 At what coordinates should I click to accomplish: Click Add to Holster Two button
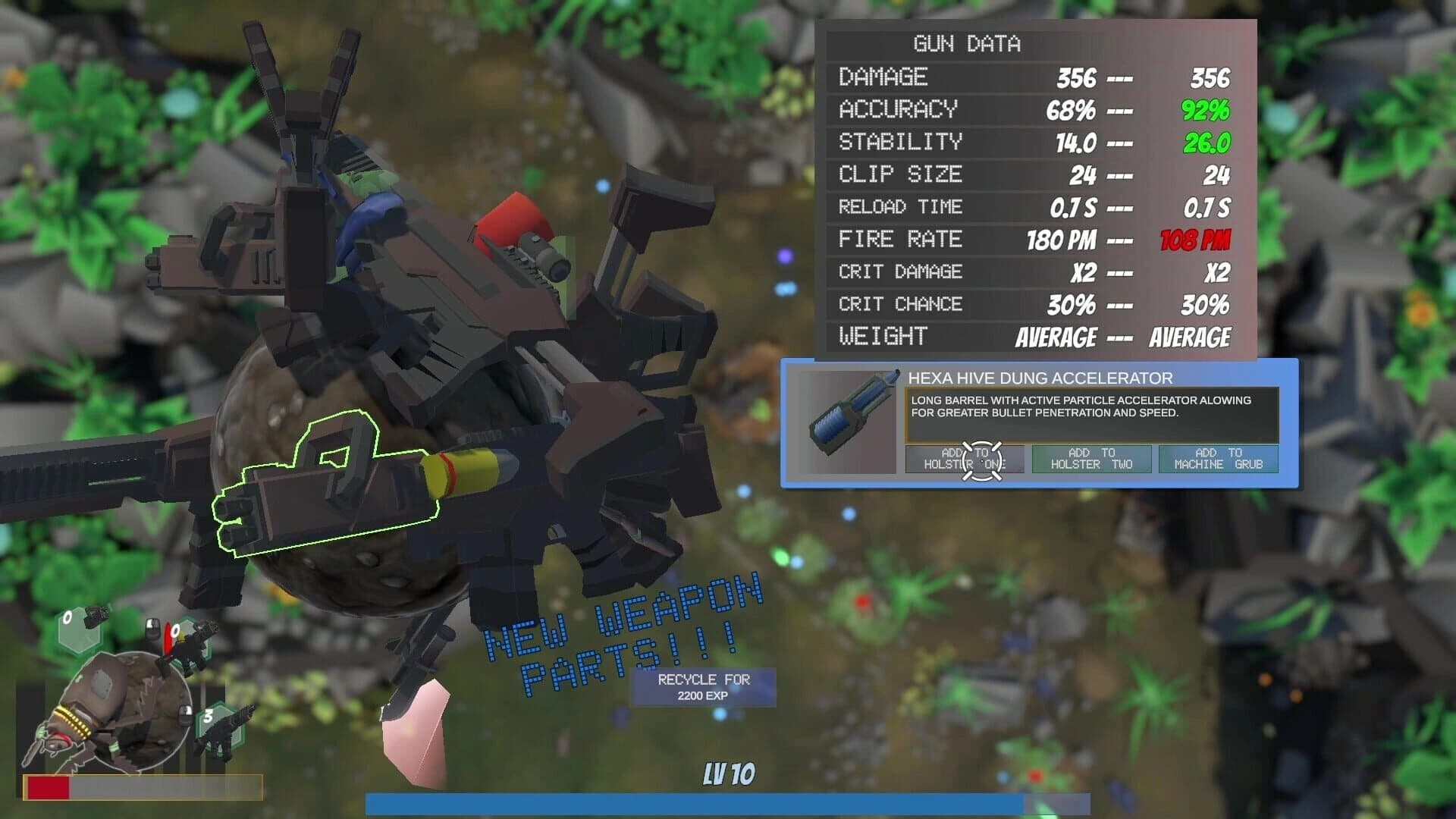[x=1092, y=459]
